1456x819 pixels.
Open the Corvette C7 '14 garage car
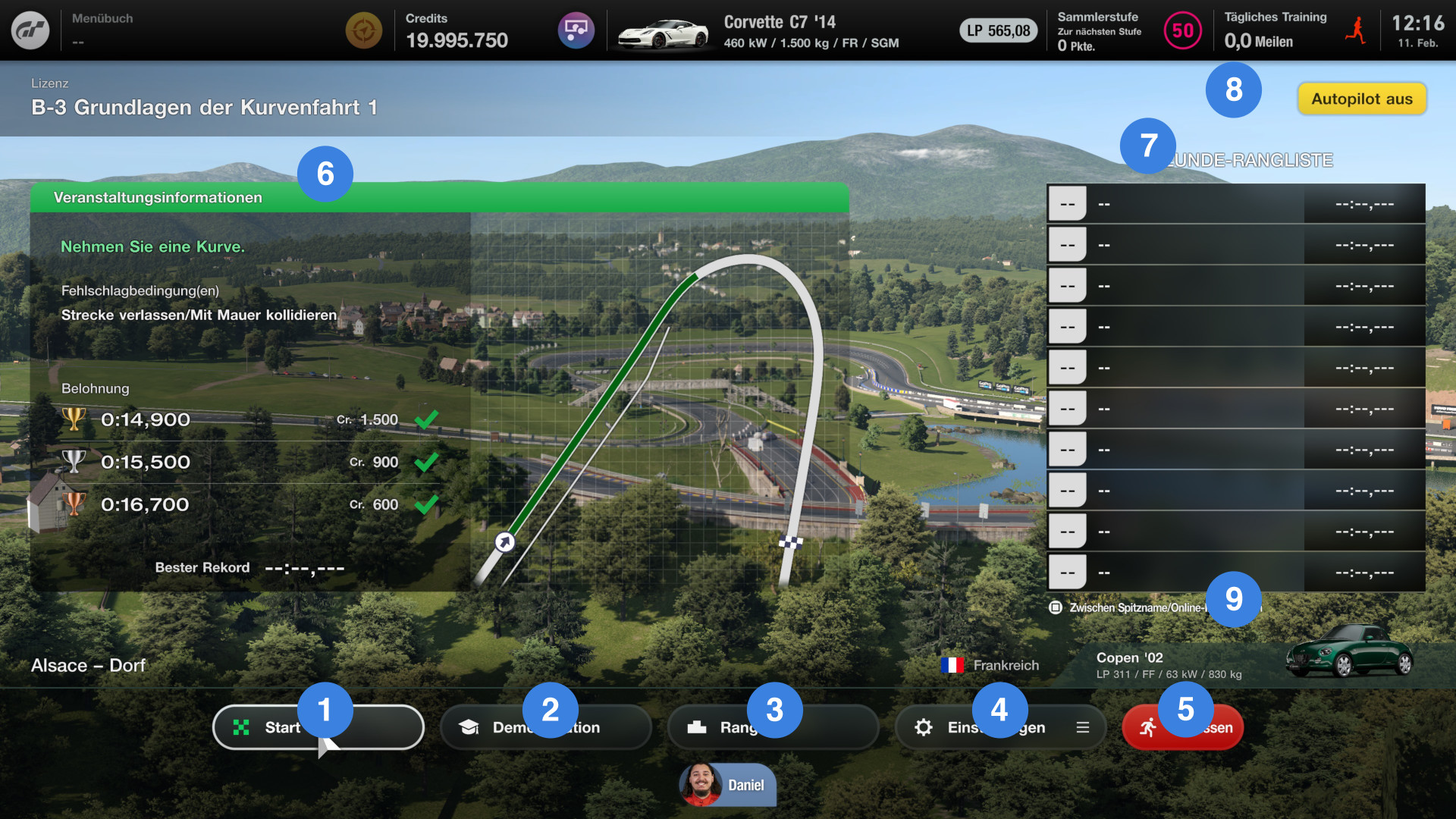(757, 32)
